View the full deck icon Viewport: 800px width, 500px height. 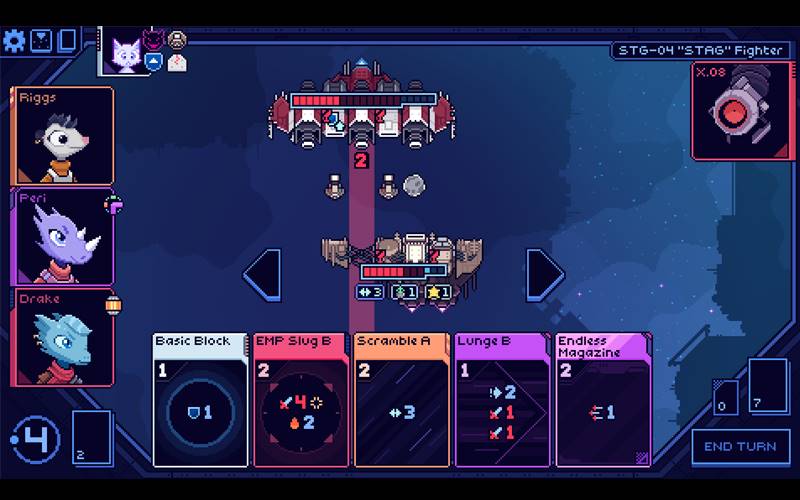[x=67, y=40]
